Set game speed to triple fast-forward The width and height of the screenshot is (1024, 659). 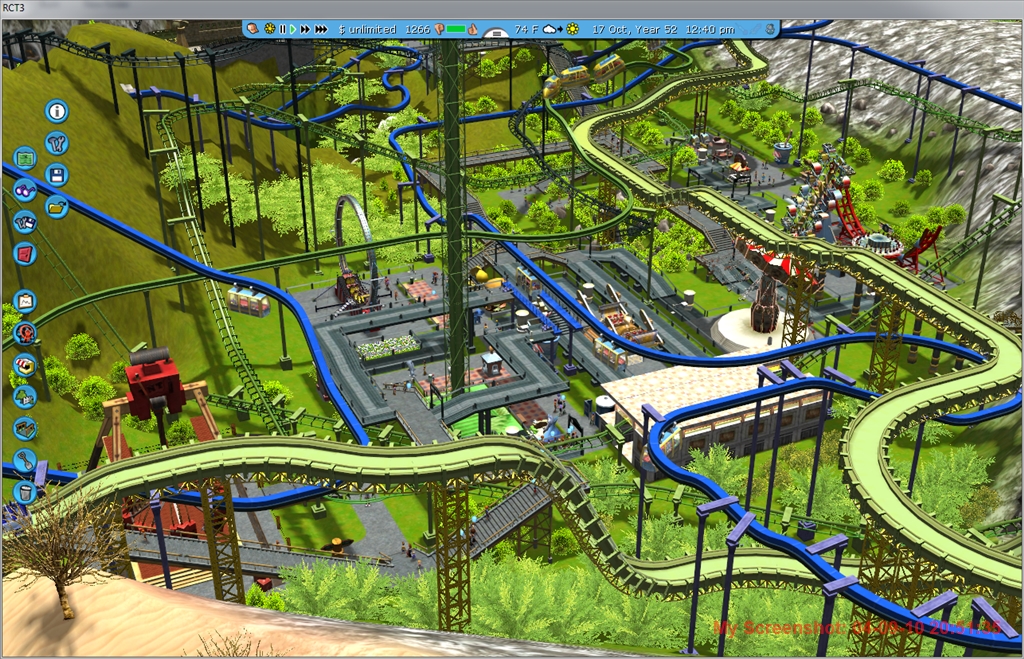(321, 29)
